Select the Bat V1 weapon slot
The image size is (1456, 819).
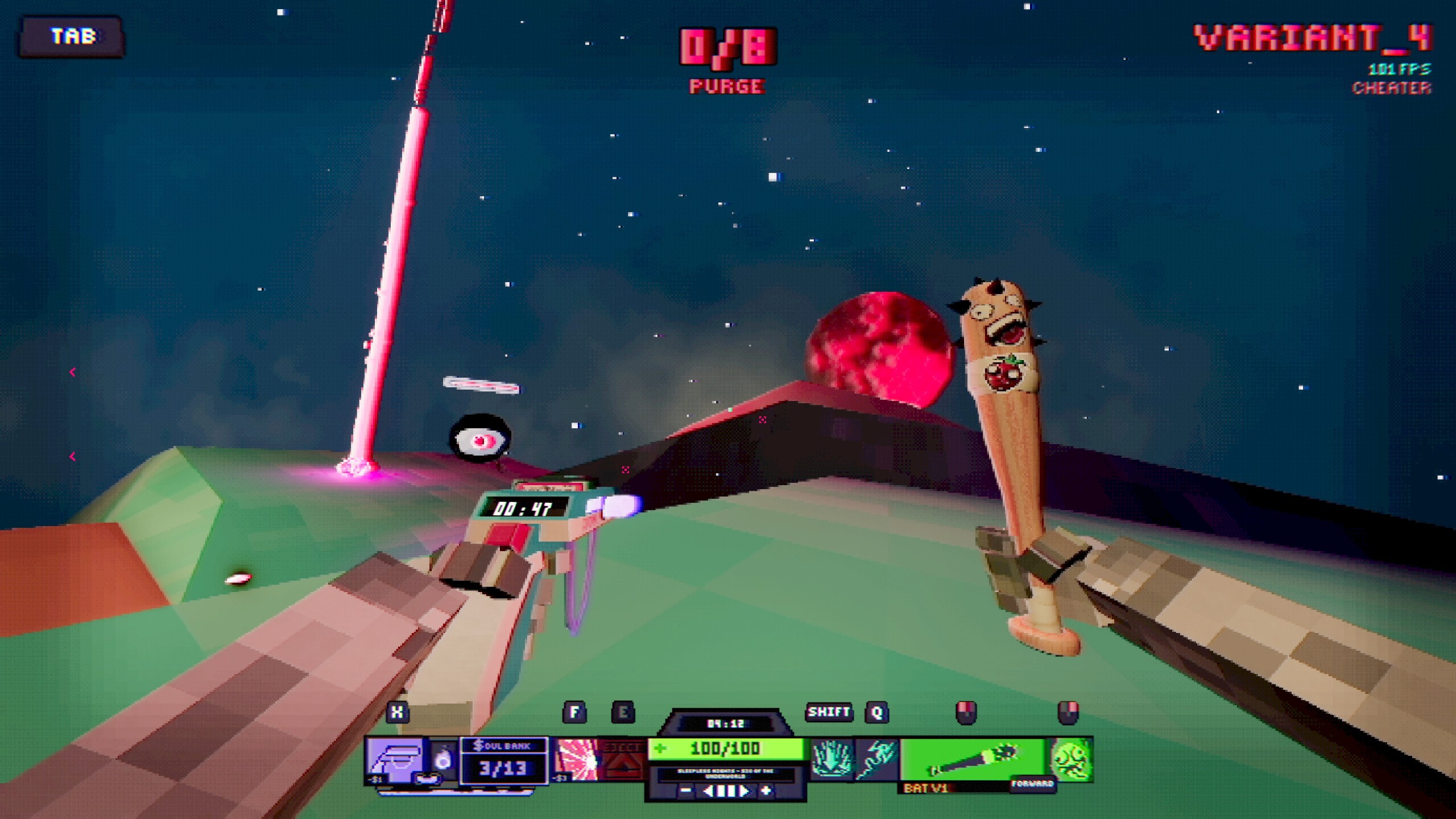pyautogui.click(x=973, y=760)
